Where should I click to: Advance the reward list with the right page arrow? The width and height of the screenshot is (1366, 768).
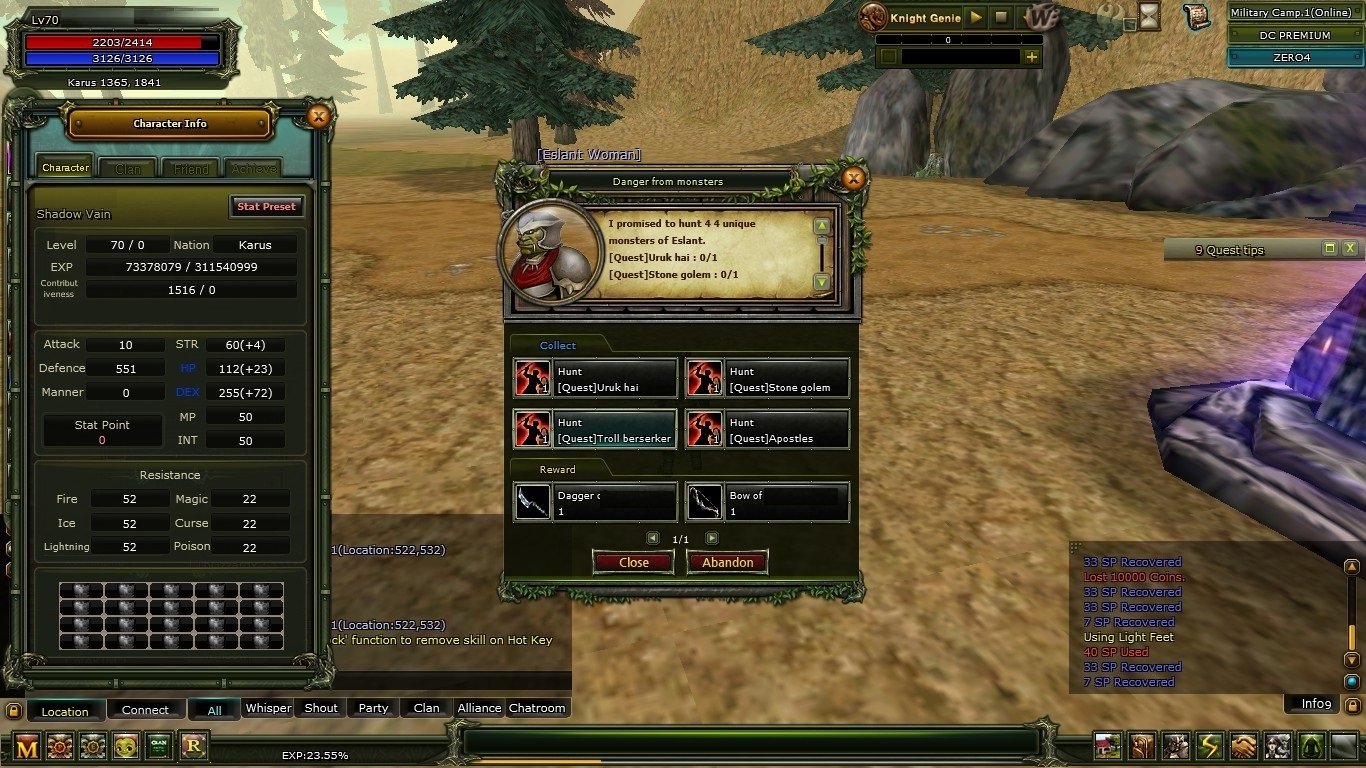712,538
